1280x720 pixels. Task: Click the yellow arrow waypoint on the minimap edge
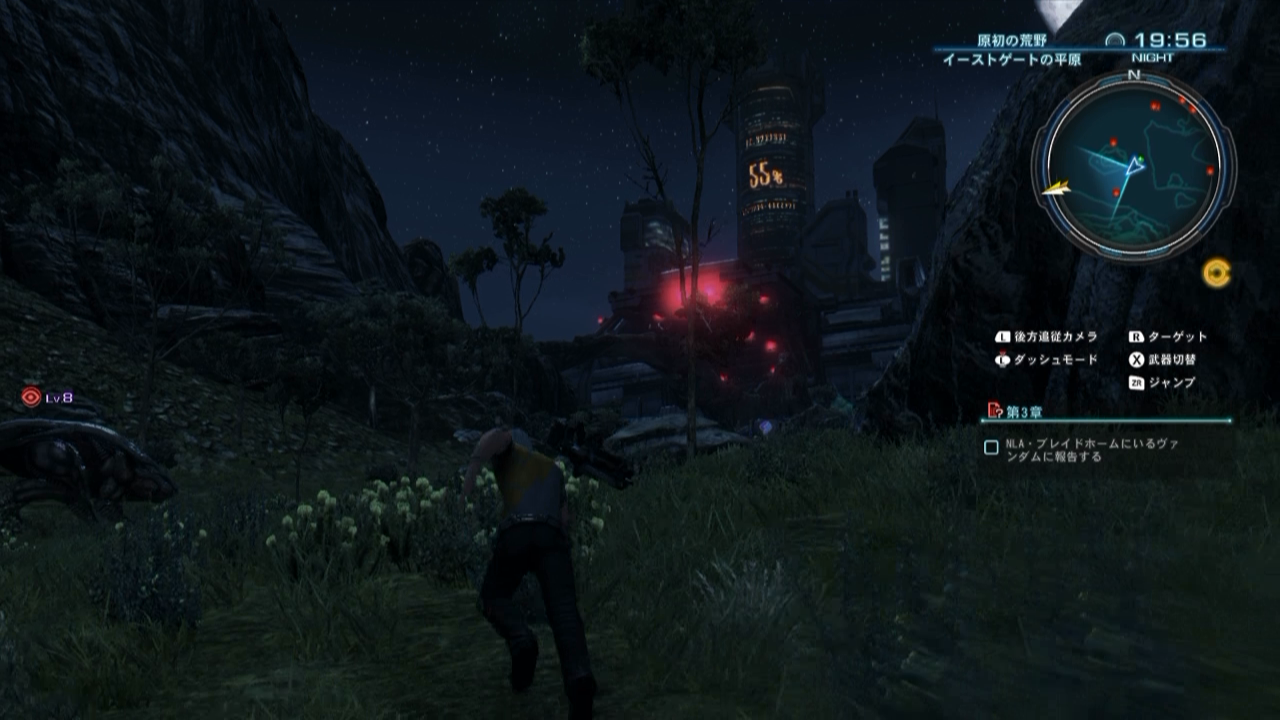pos(1056,186)
